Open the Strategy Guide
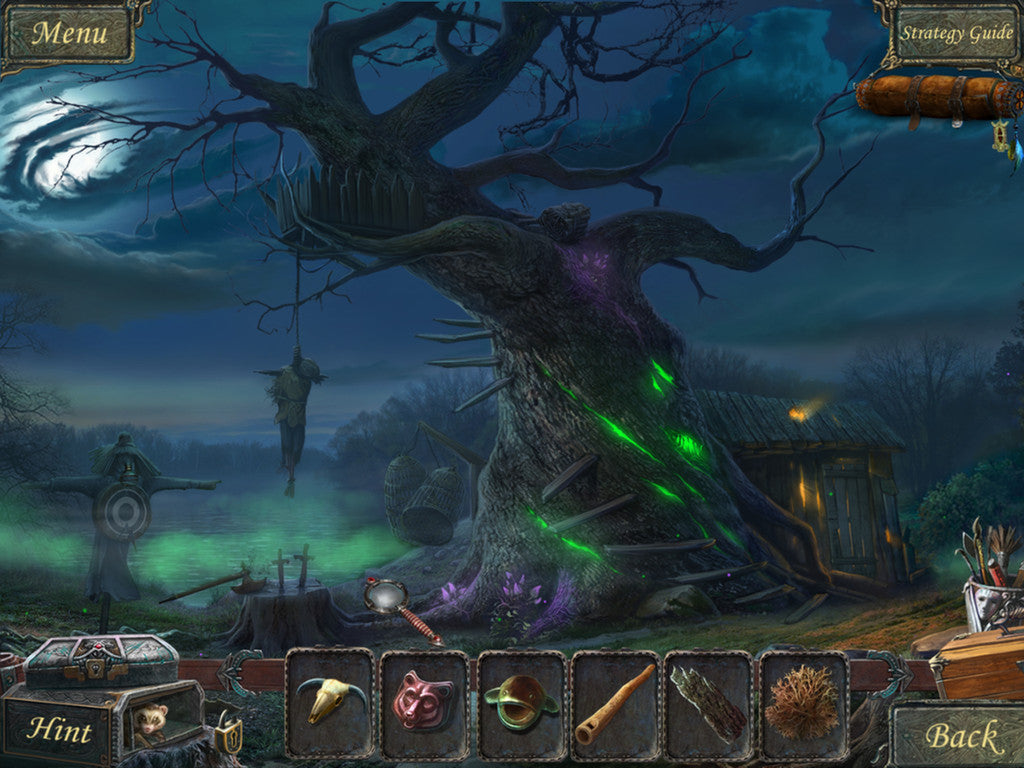The height and width of the screenshot is (768, 1024). pos(956,33)
